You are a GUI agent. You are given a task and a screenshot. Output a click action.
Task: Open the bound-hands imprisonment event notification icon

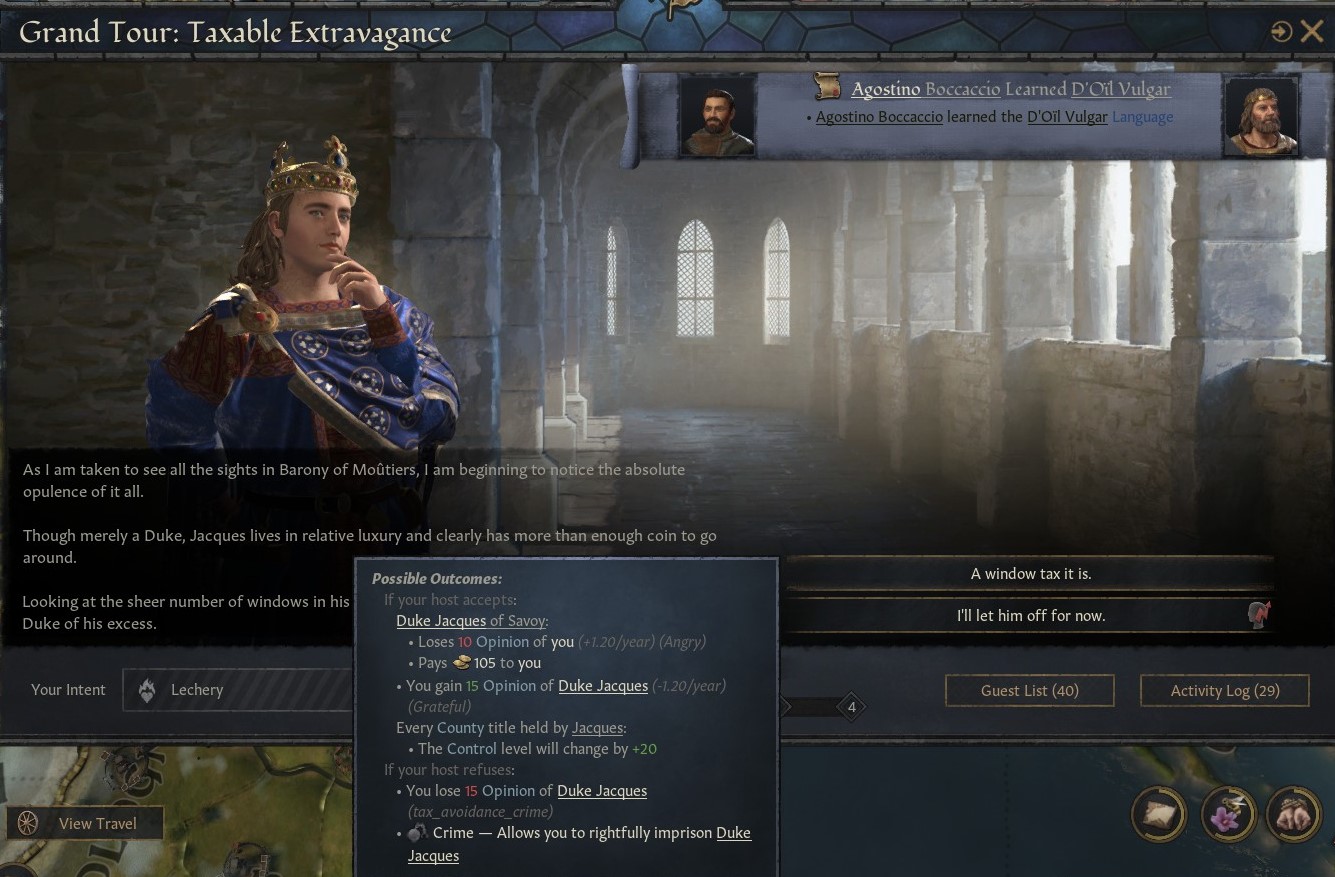pos(1294,815)
